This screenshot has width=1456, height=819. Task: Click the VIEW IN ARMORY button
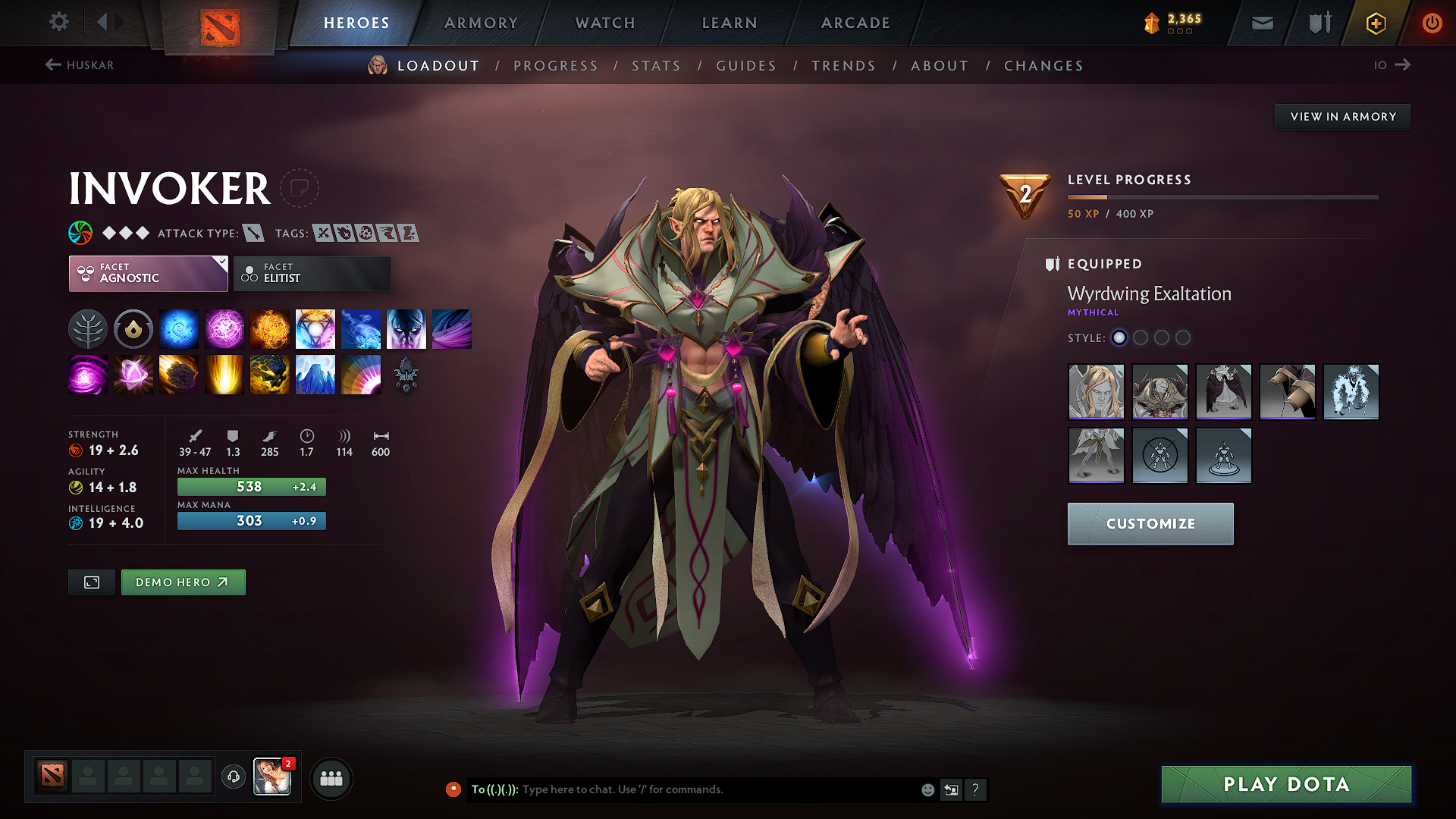click(x=1341, y=116)
